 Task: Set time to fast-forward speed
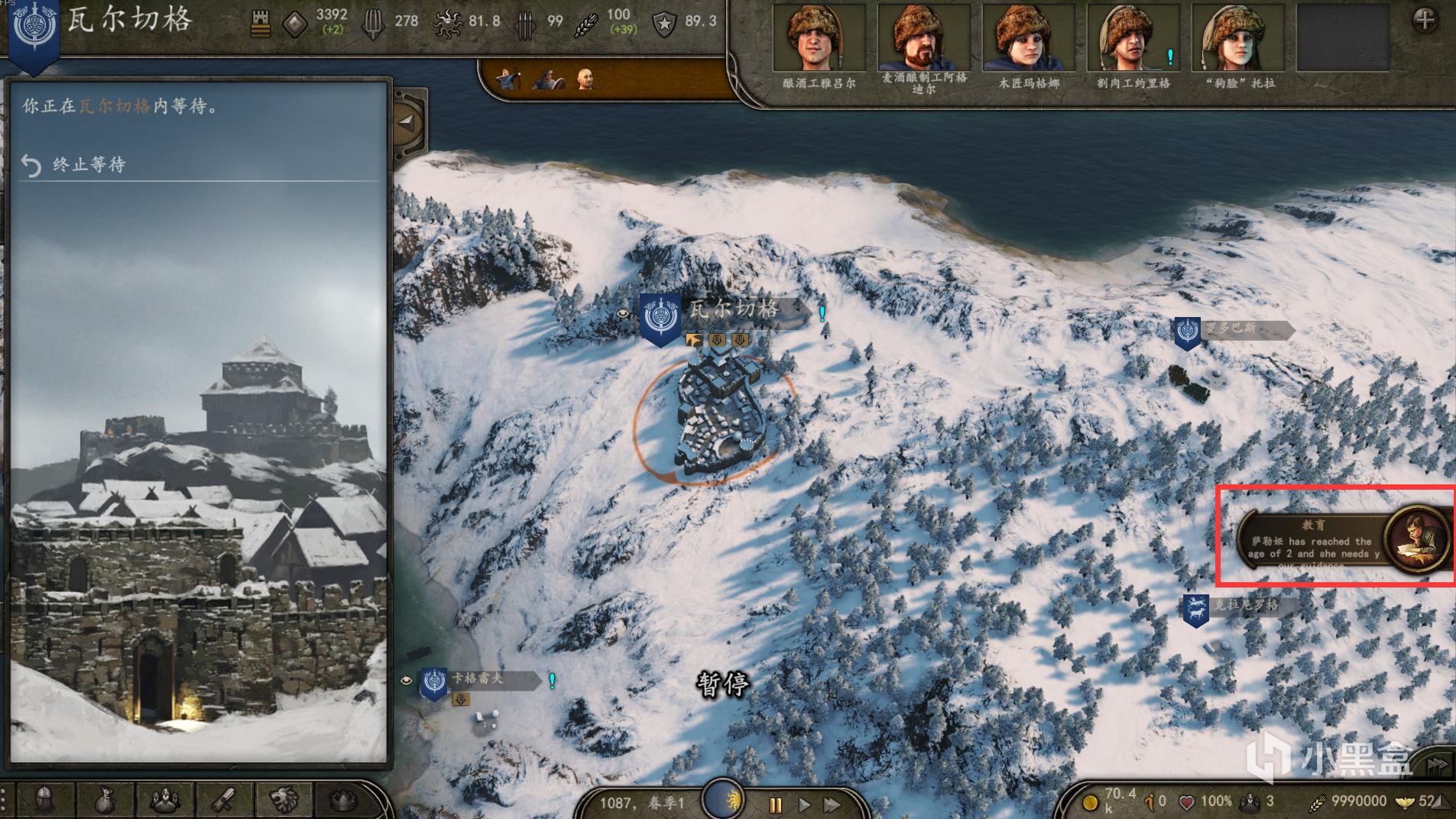point(832,804)
